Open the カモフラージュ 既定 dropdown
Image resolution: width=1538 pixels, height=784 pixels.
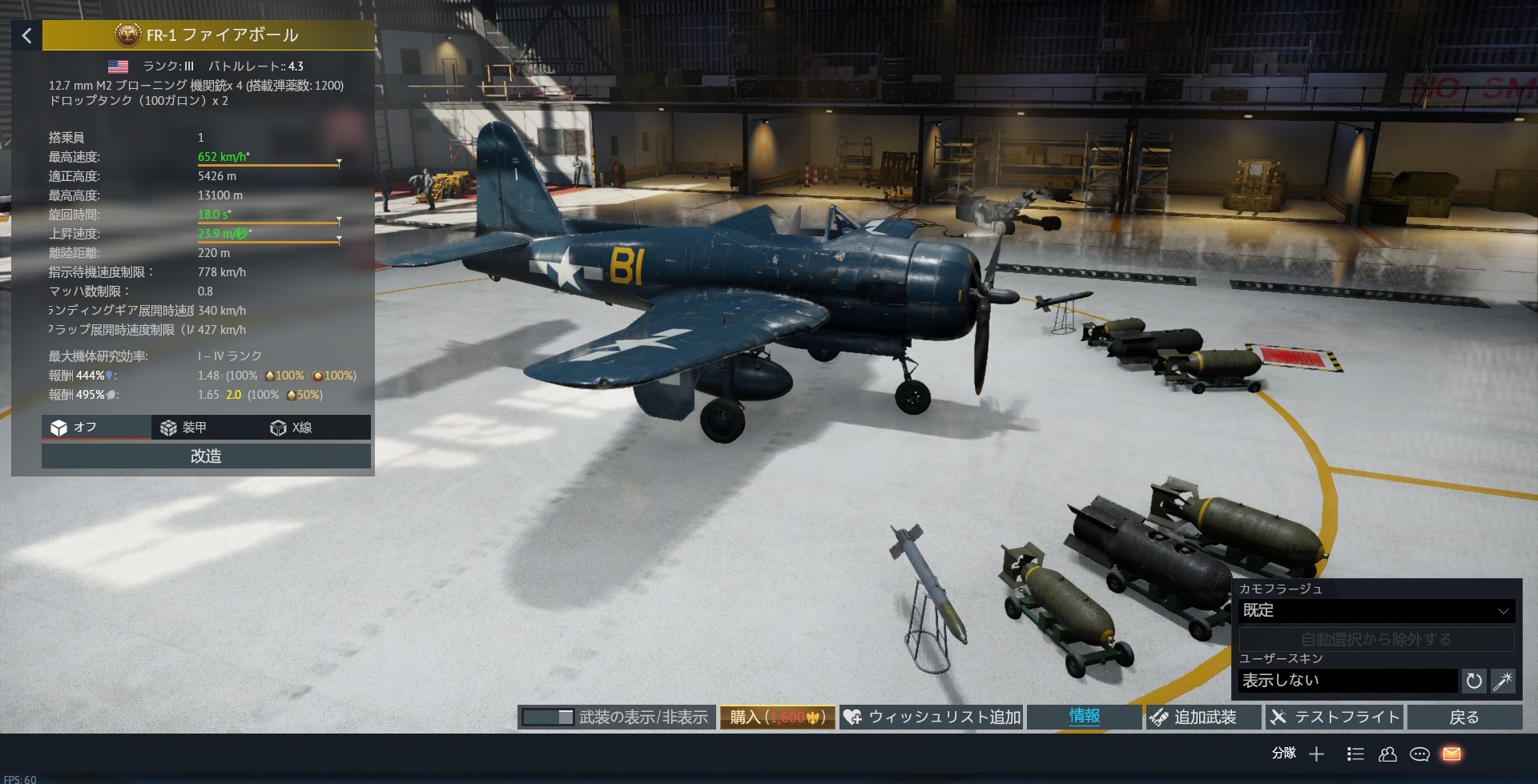[1375, 610]
